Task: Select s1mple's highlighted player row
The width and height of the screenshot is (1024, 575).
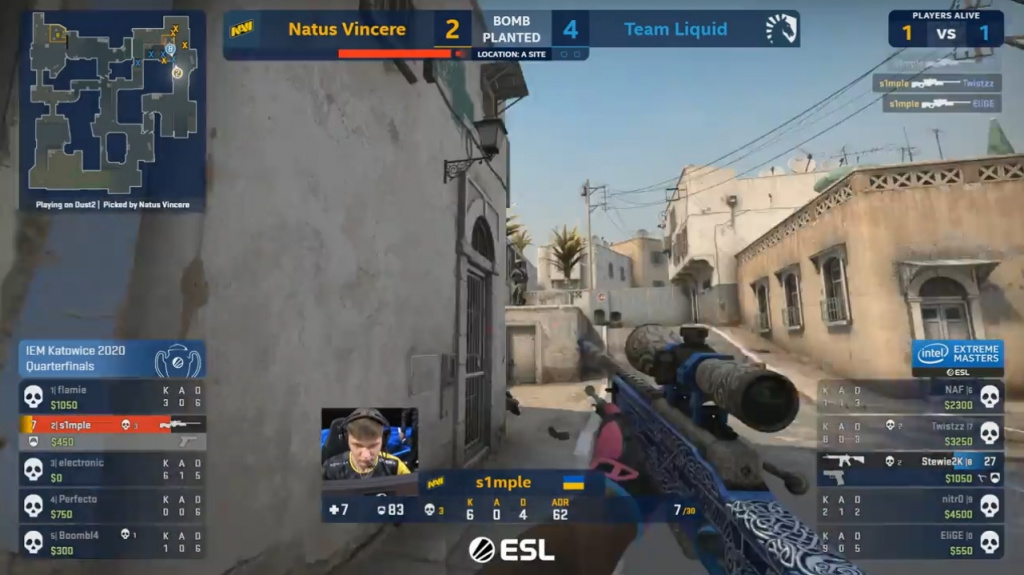Action: point(112,425)
